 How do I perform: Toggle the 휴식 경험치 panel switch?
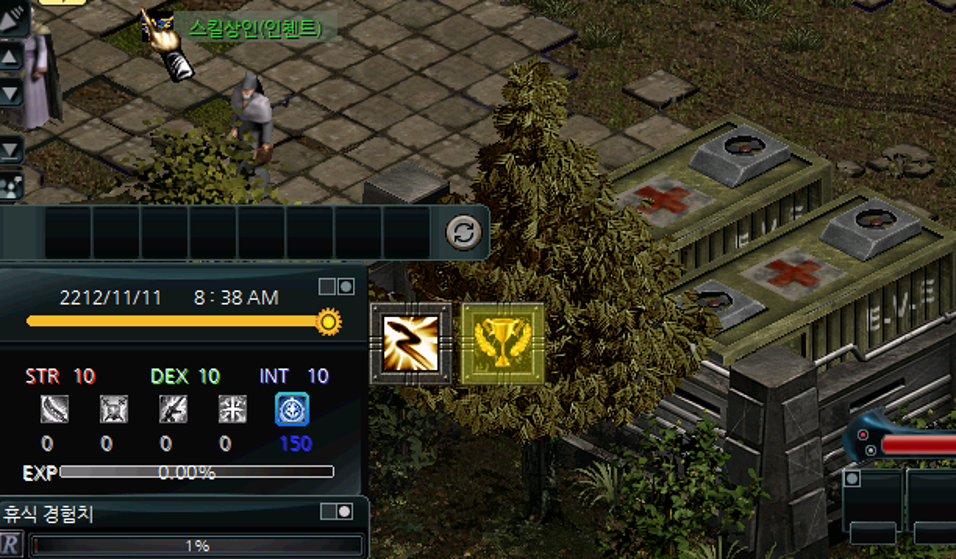tap(336, 512)
